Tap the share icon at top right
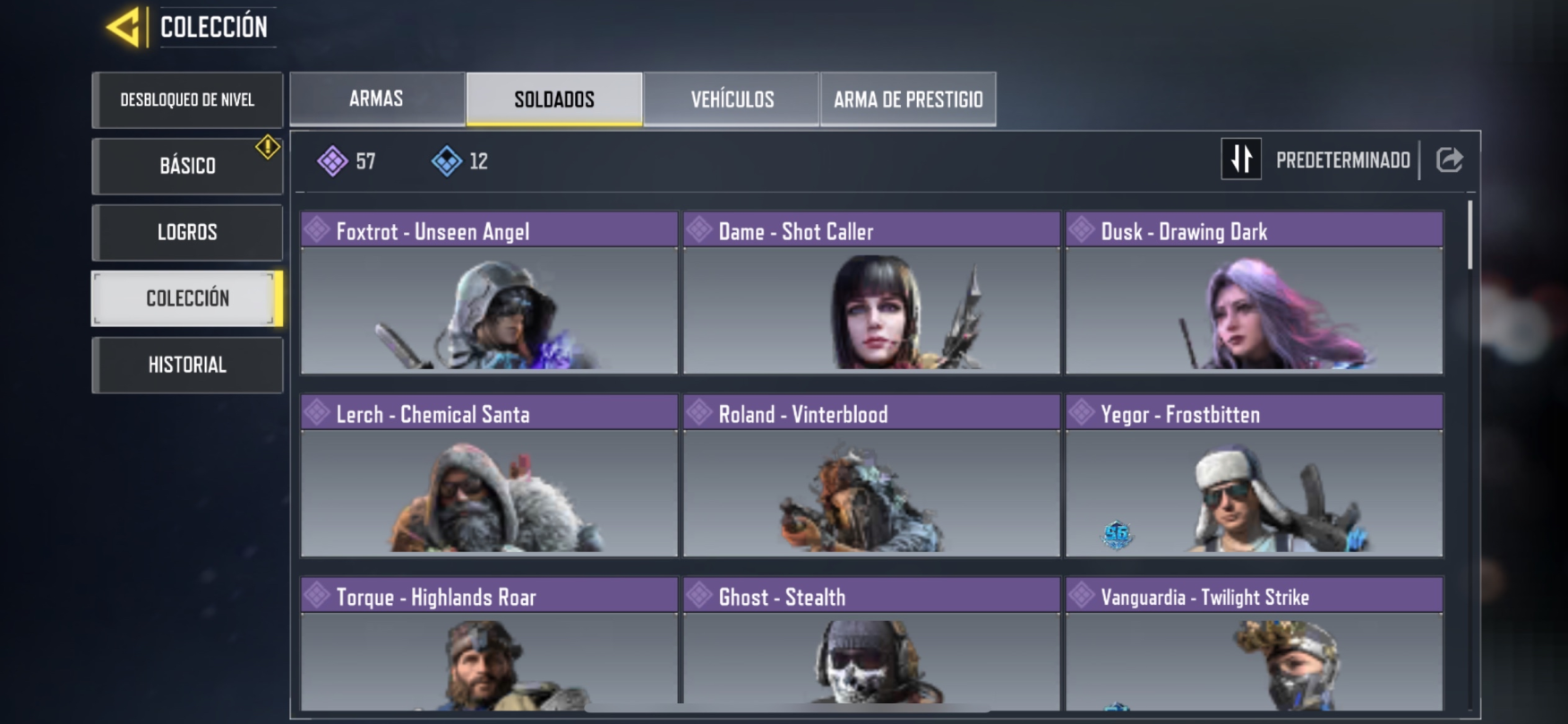The width and height of the screenshot is (1568, 724). [1449, 160]
